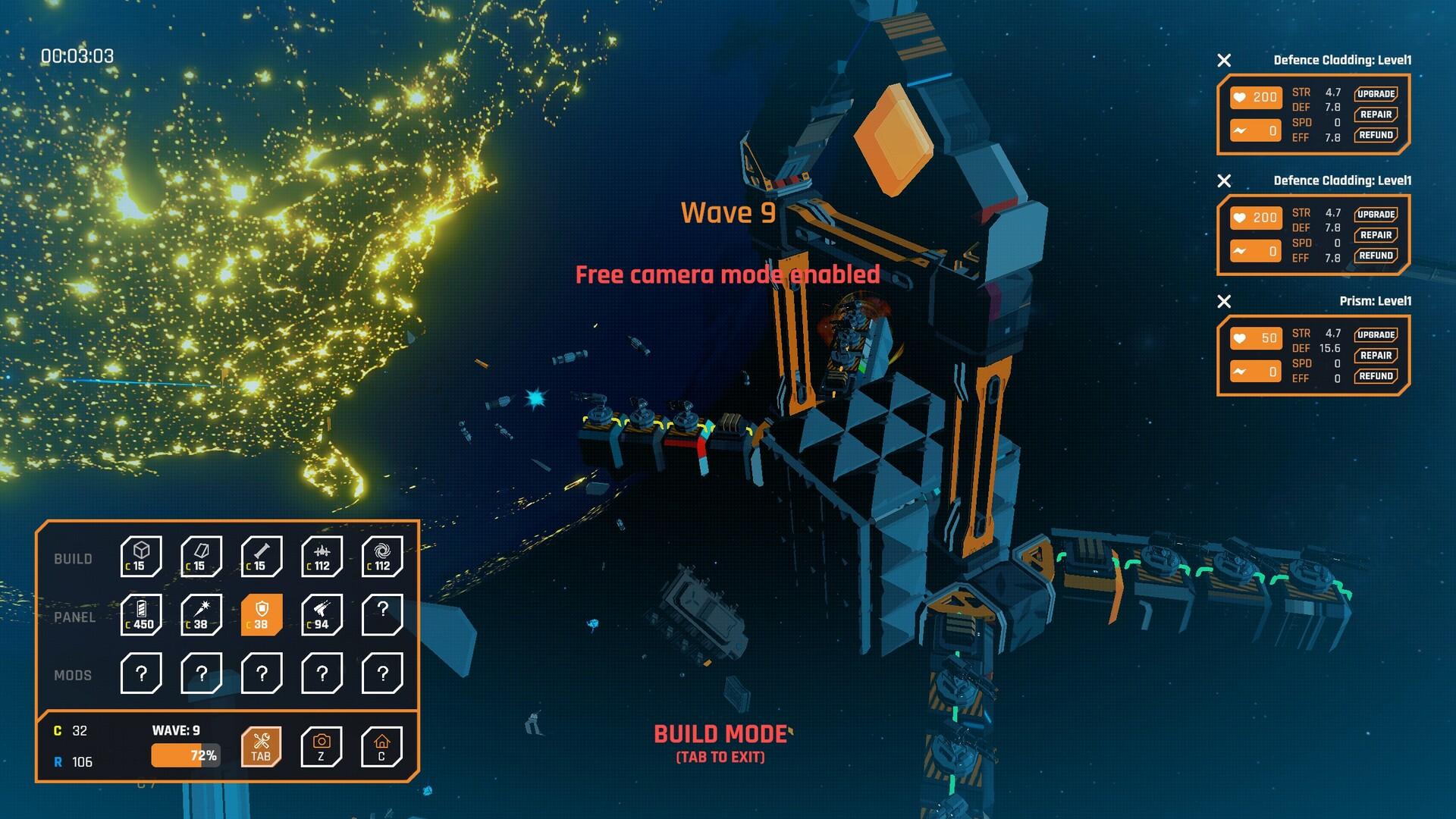
Task: Toggle build mode with the wrench button
Action: tap(261, 747)
